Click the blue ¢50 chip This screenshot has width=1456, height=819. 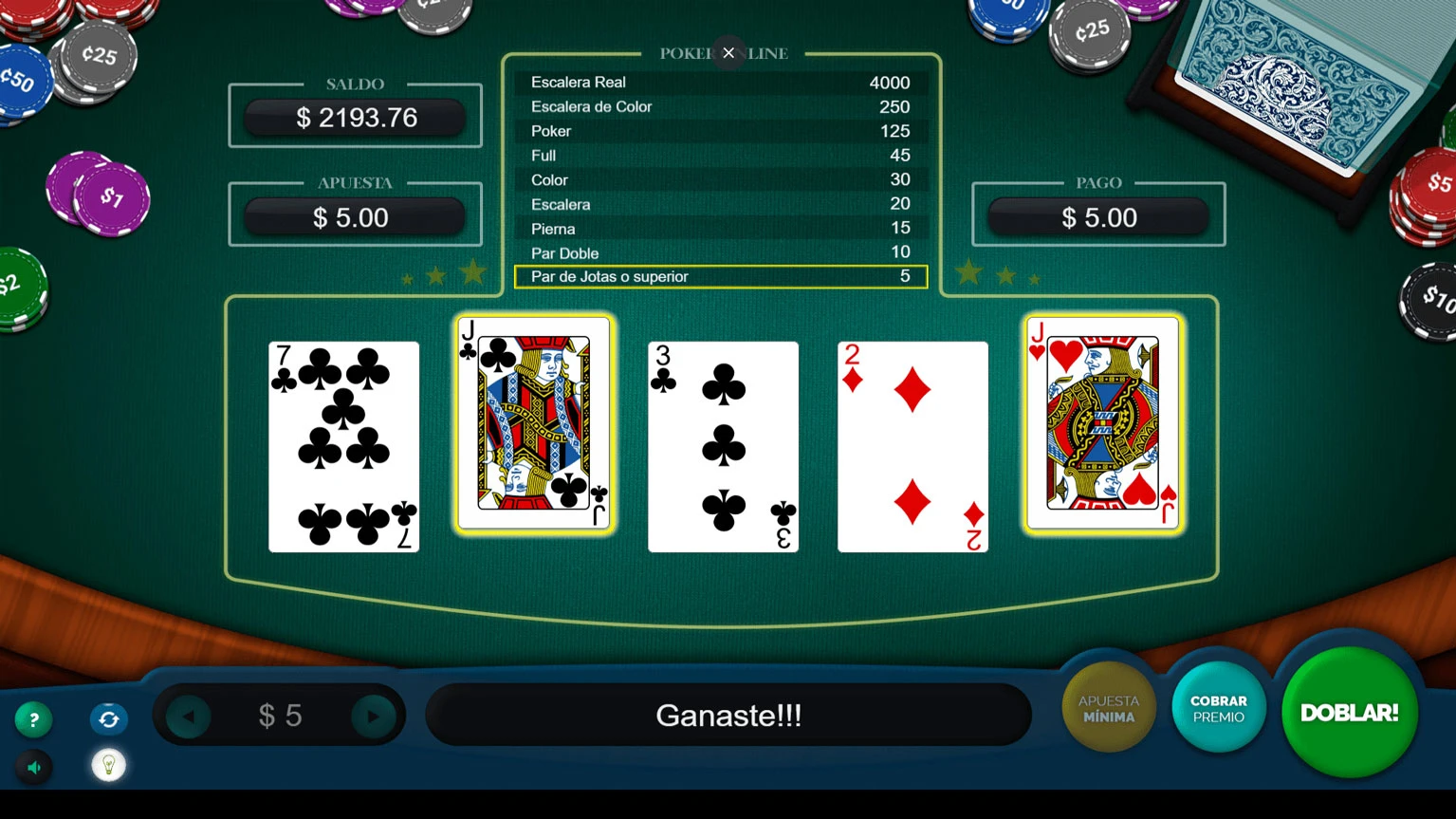point(21,82)
